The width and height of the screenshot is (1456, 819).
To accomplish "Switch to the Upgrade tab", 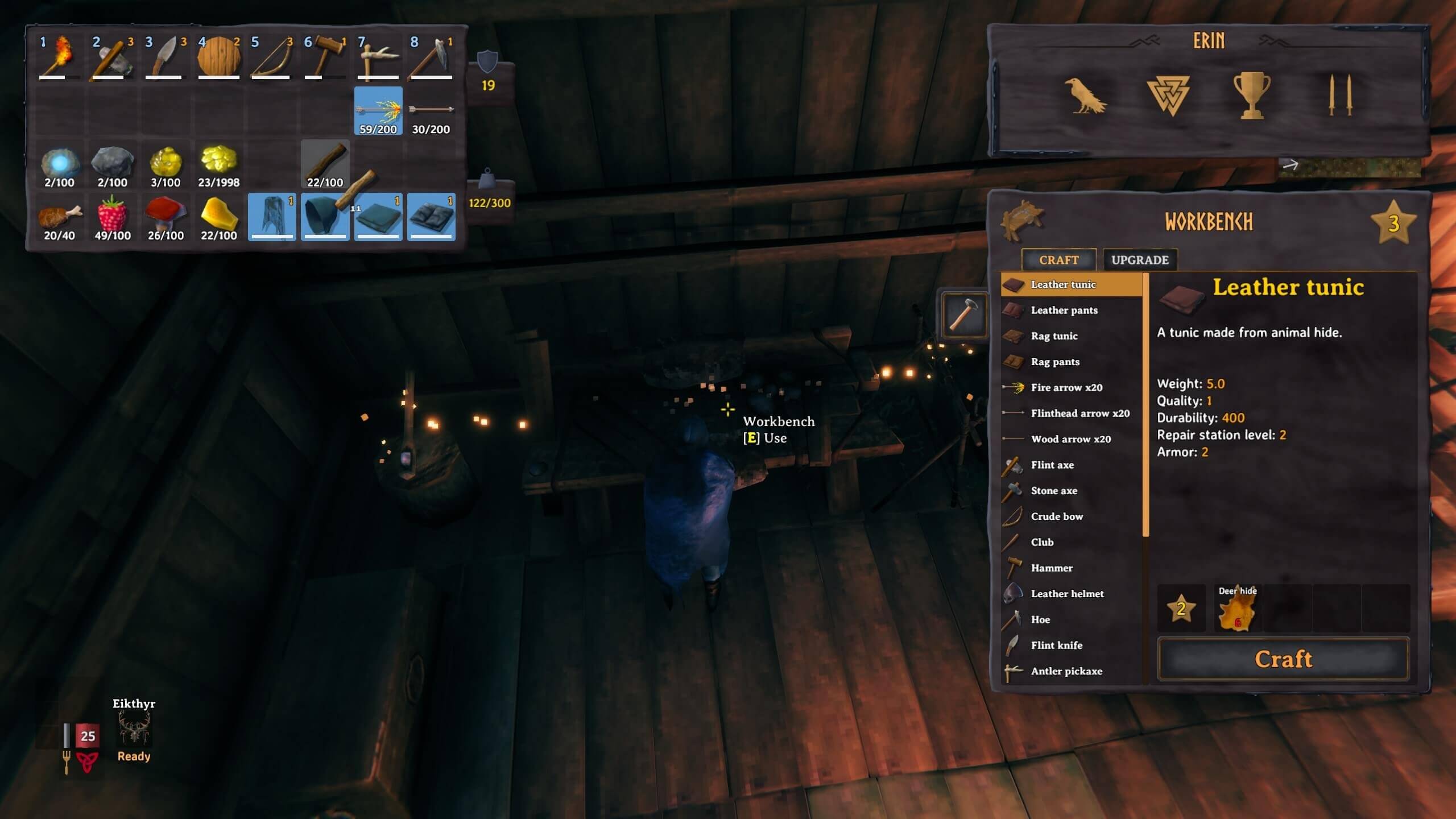I will tap(1139, 260).
